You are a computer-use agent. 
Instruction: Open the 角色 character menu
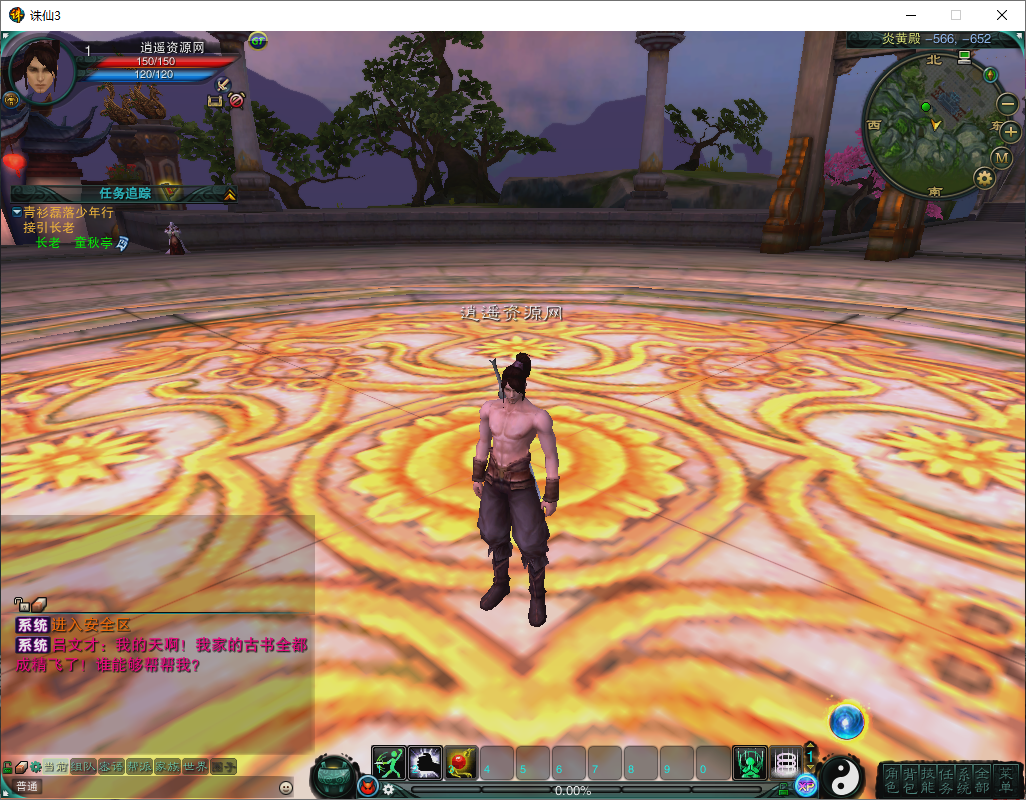pyautogui.click(x=891, y=780)
